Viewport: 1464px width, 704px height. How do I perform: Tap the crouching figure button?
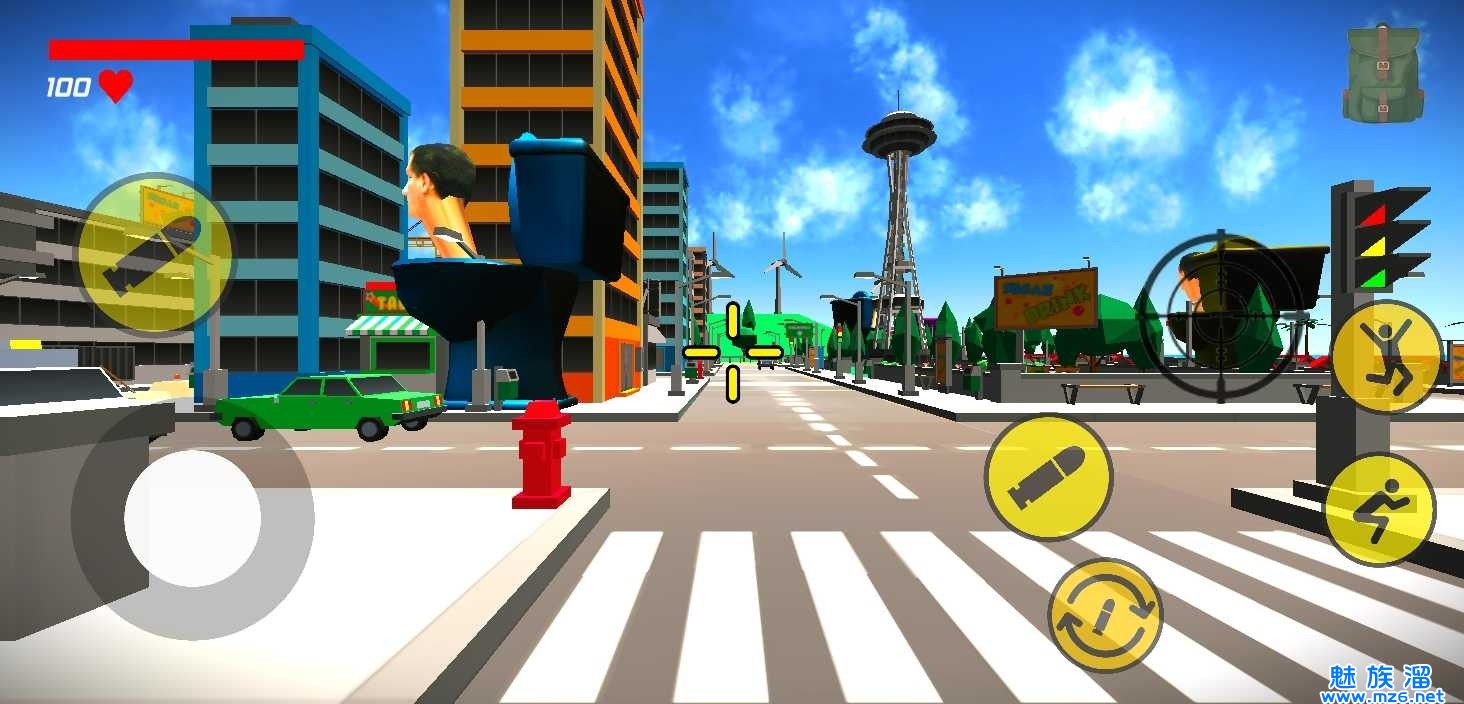(1379, 510)
